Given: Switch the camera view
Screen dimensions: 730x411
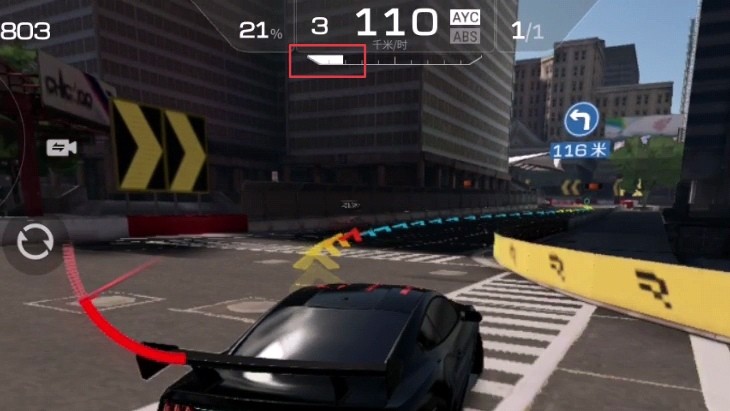Looking at the screenshot, I should pos(62,148).
